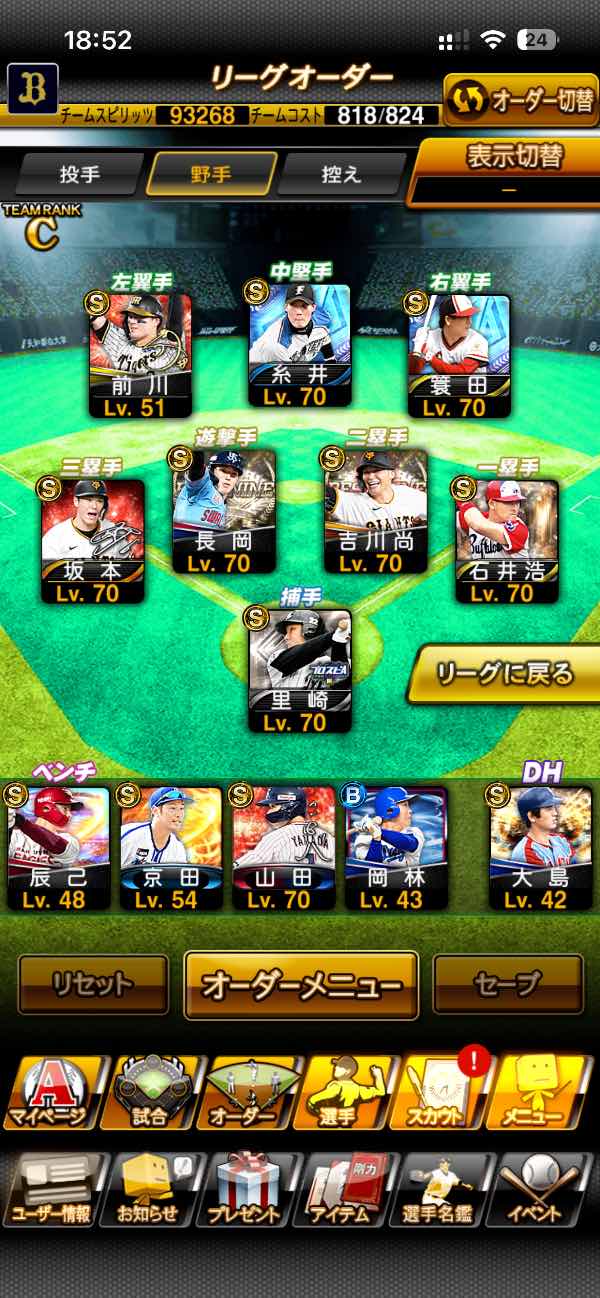Save the lineup with セーブ
Screen dimensions: 600x1298
[507, 984]
